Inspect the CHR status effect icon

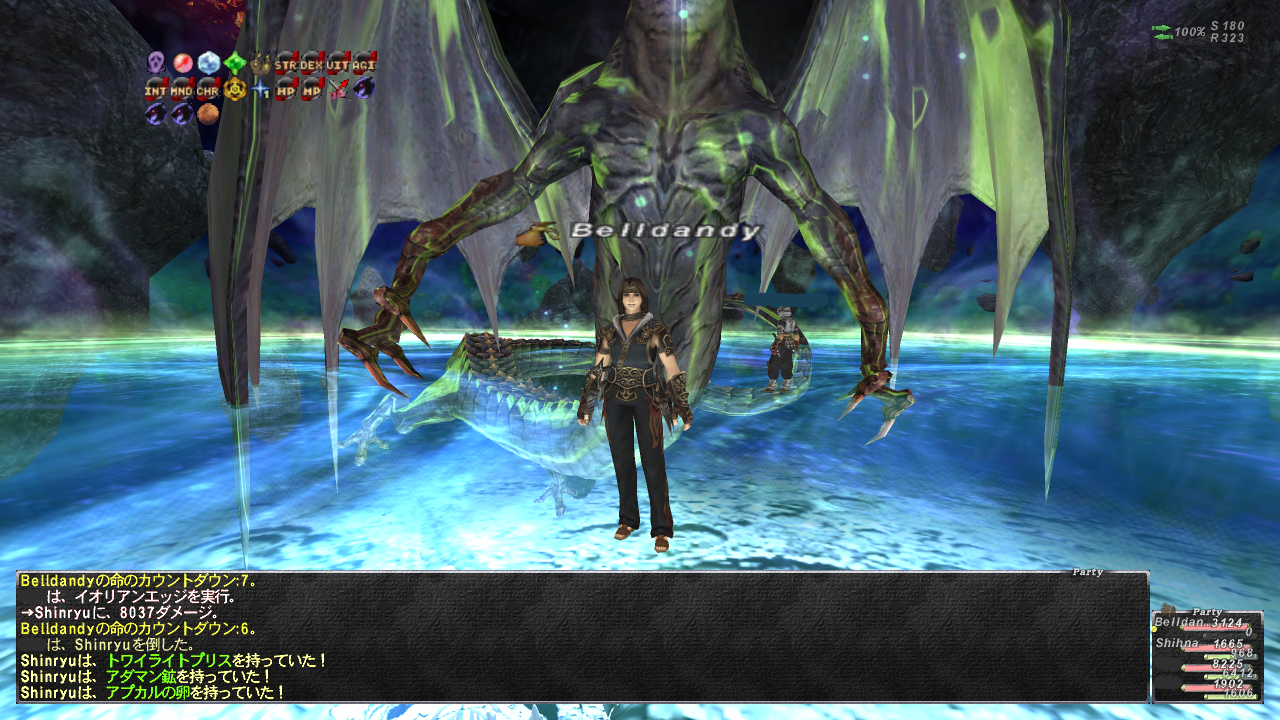[208, 88]
